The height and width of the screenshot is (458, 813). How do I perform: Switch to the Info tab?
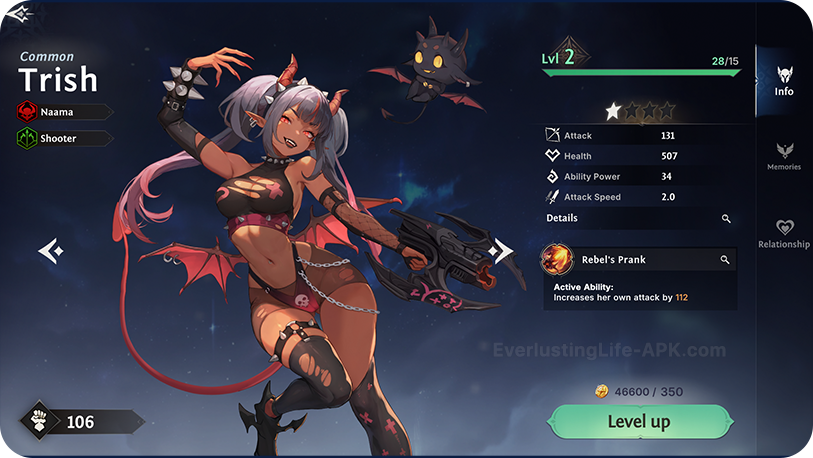click(x=784, y=81)
